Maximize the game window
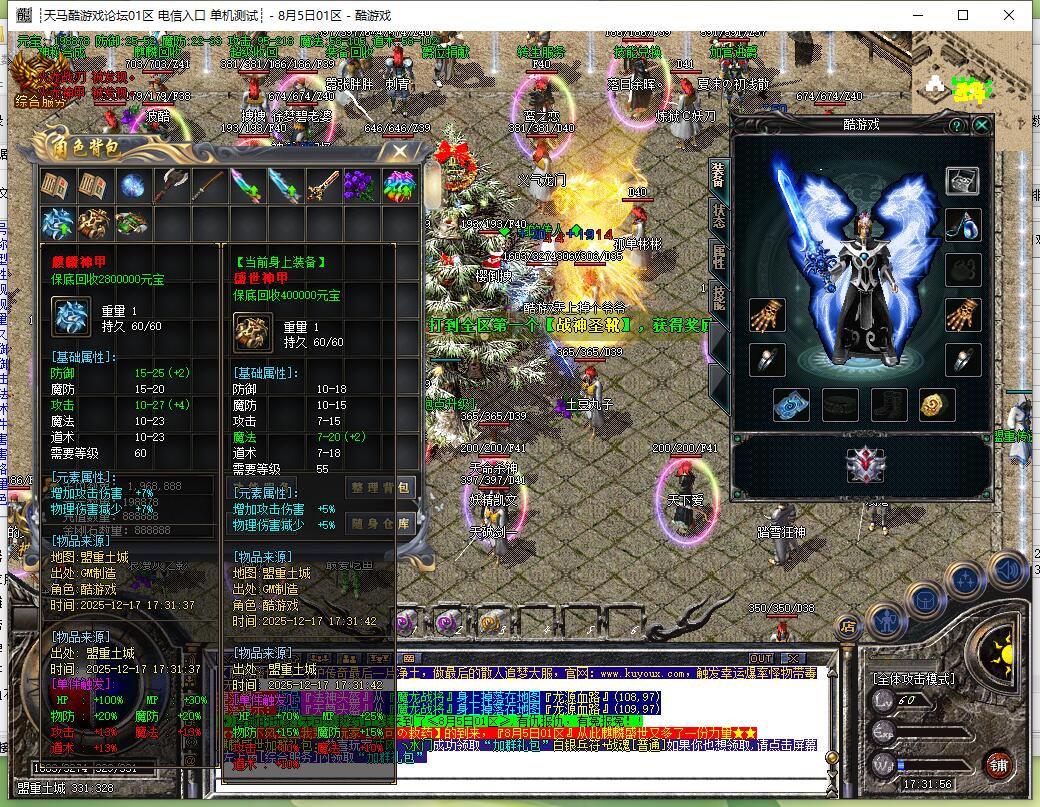This screenshot has width=1040, height=807. (963, 15)
